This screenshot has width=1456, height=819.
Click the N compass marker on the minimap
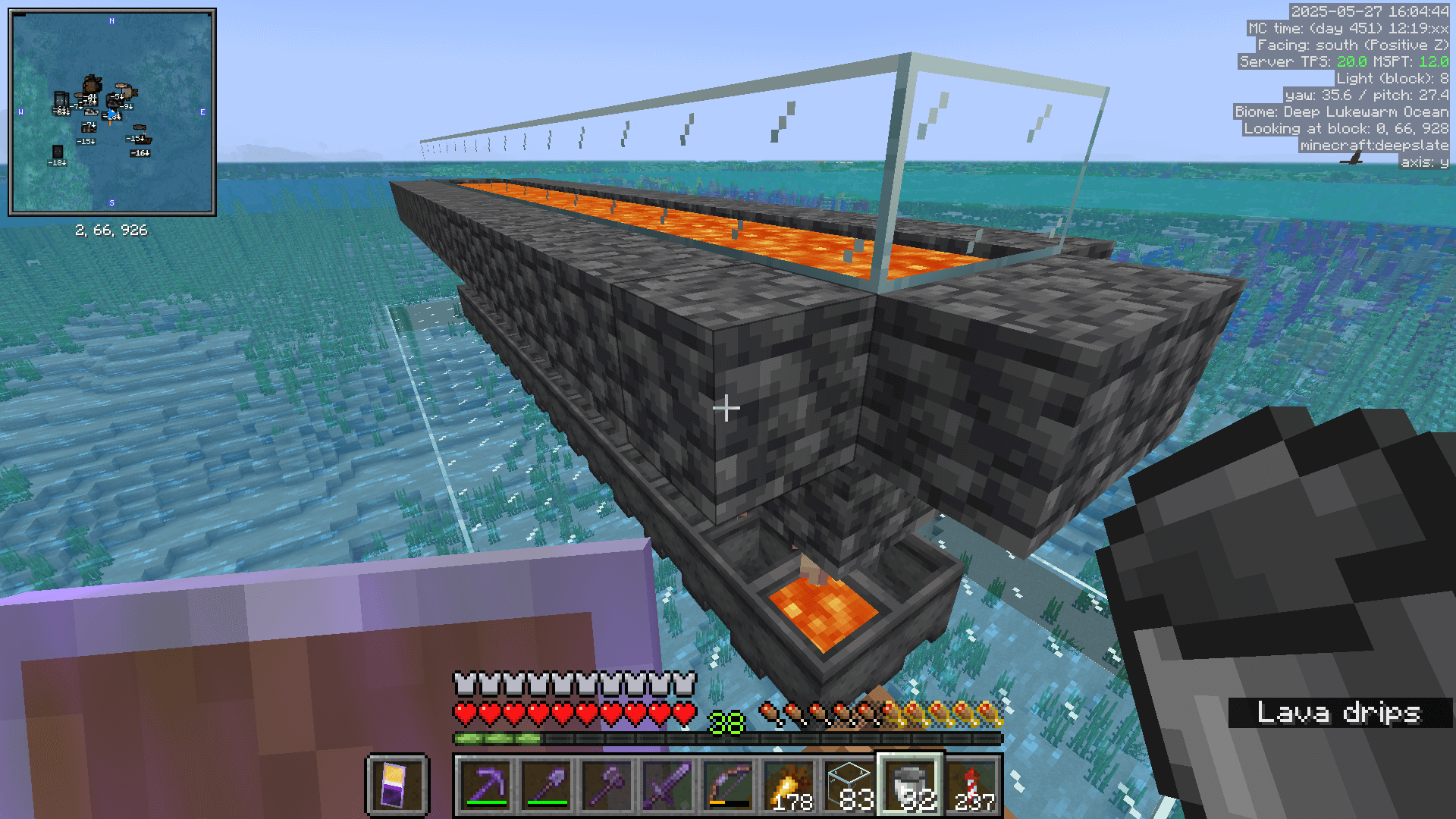[111, 21]
